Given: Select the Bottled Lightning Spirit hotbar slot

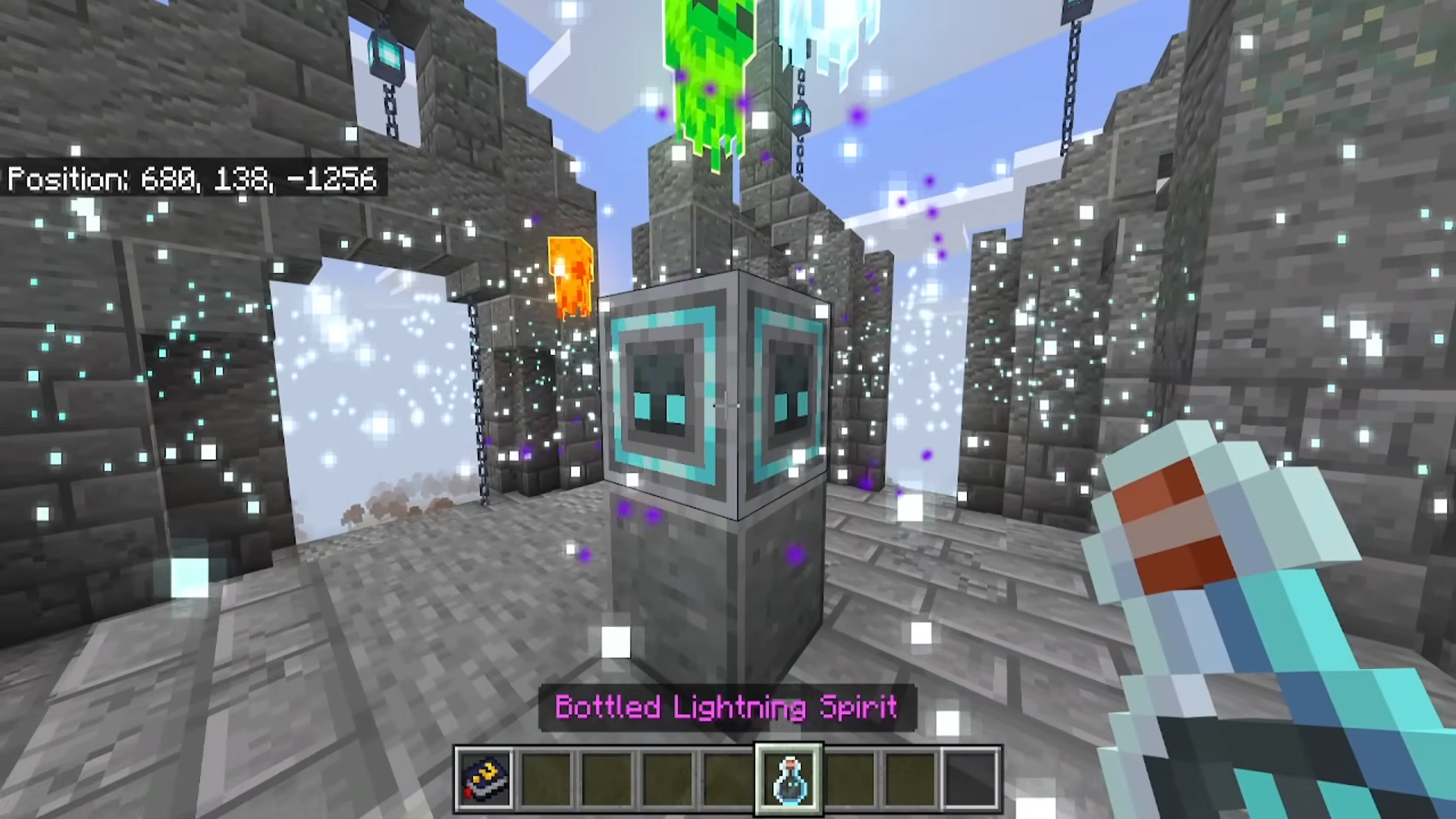Looking at the screenshot, I should 789,779.
